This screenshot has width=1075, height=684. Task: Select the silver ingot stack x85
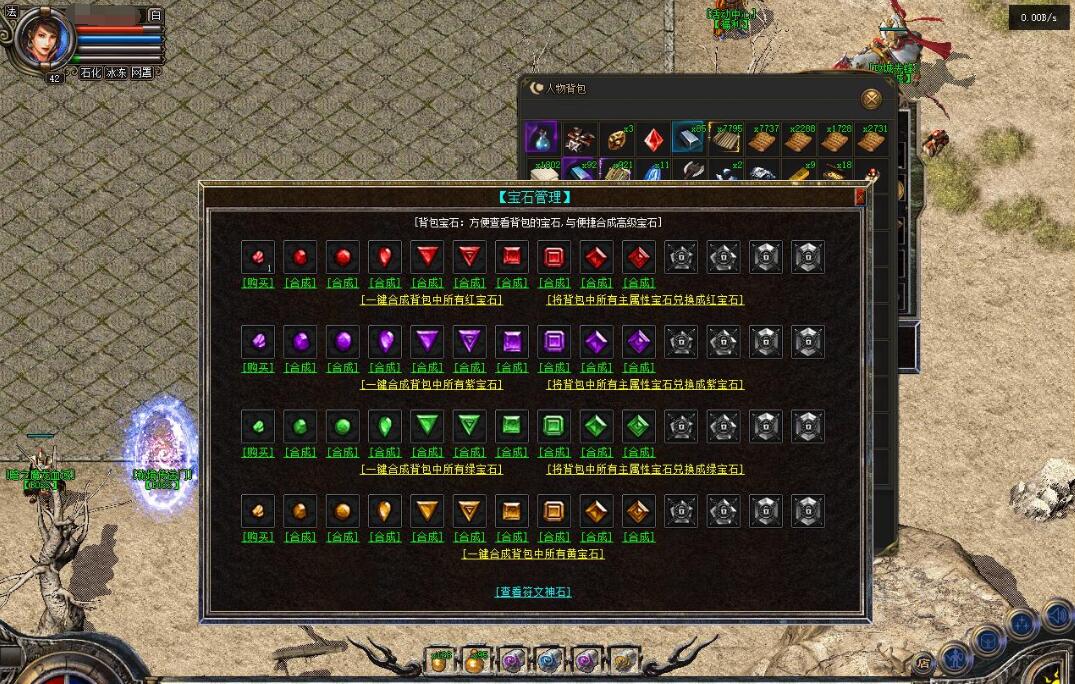coord(689,139)
